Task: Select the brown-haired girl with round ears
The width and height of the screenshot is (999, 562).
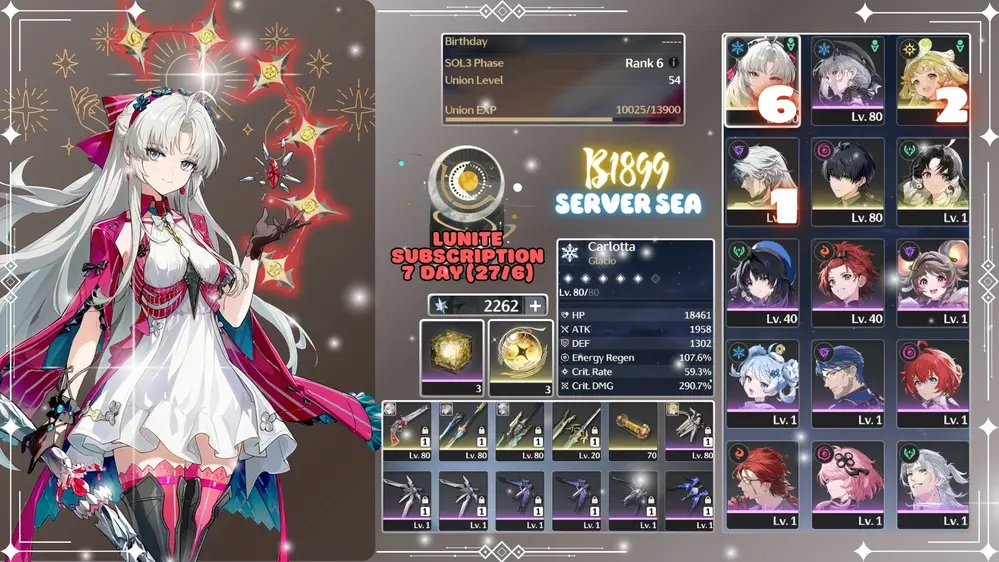Action: 933,282
